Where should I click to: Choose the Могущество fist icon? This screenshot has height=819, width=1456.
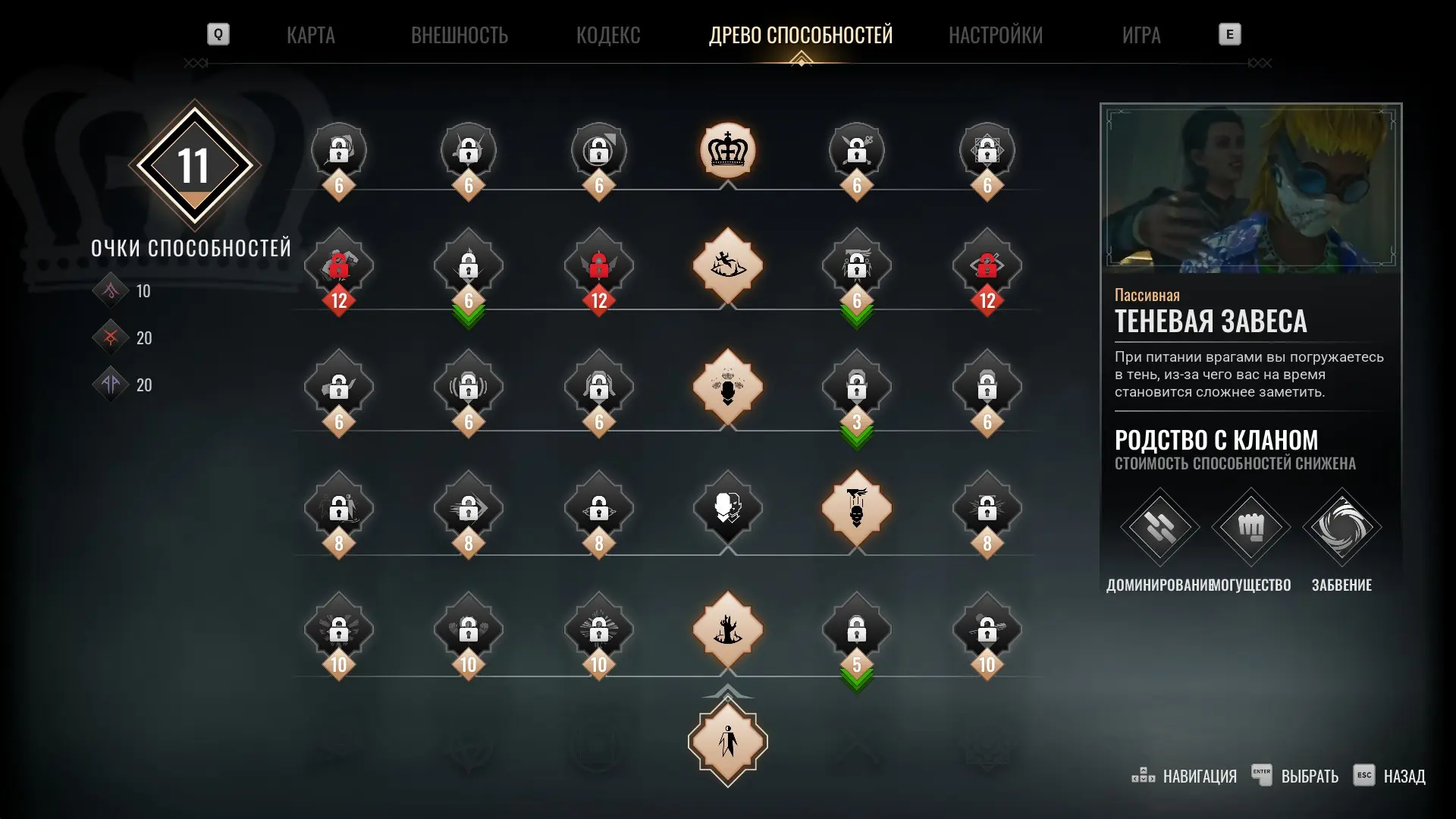coord(1250,527)
